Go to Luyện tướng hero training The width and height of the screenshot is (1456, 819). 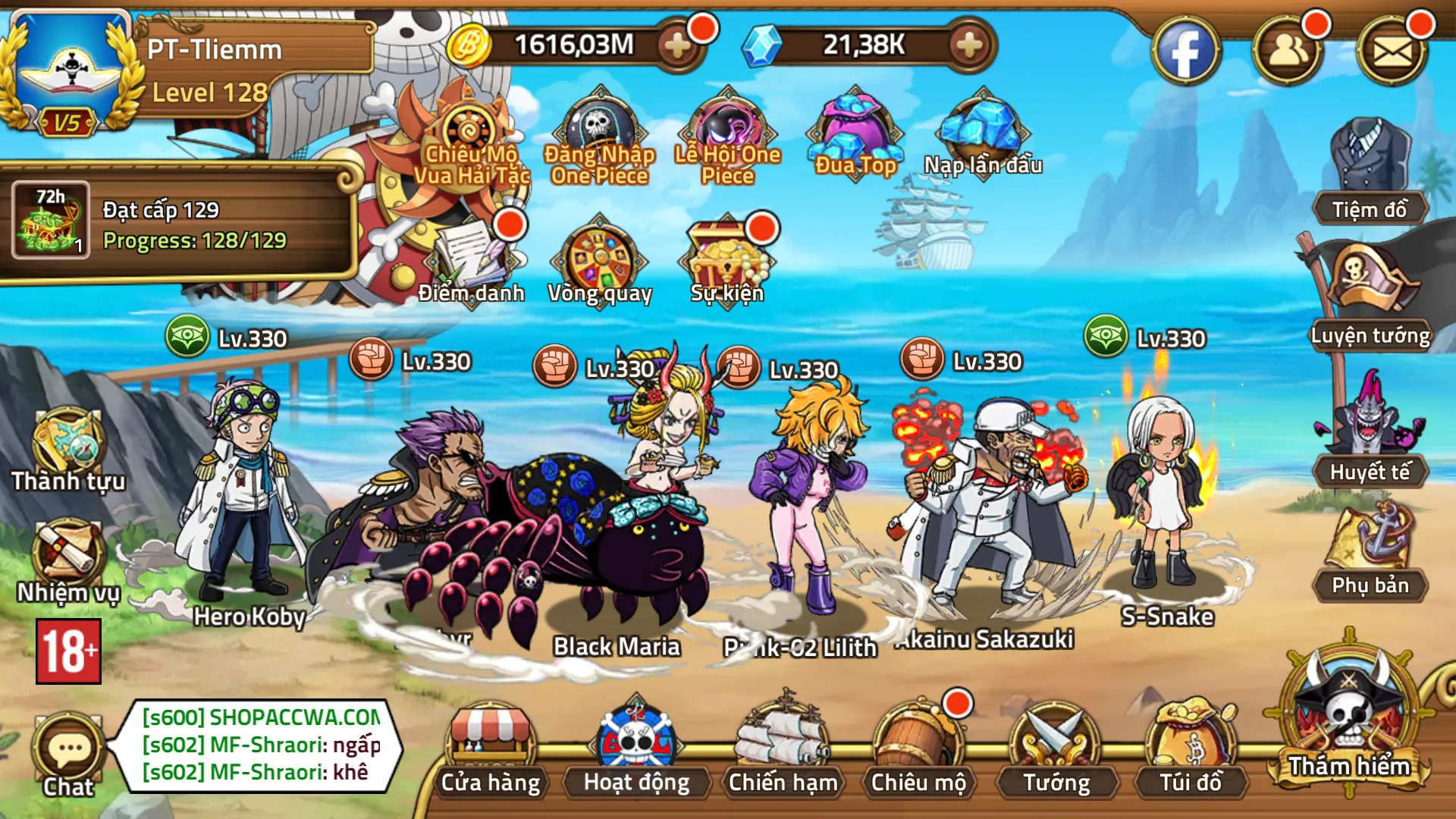(x=1370, y=297)
